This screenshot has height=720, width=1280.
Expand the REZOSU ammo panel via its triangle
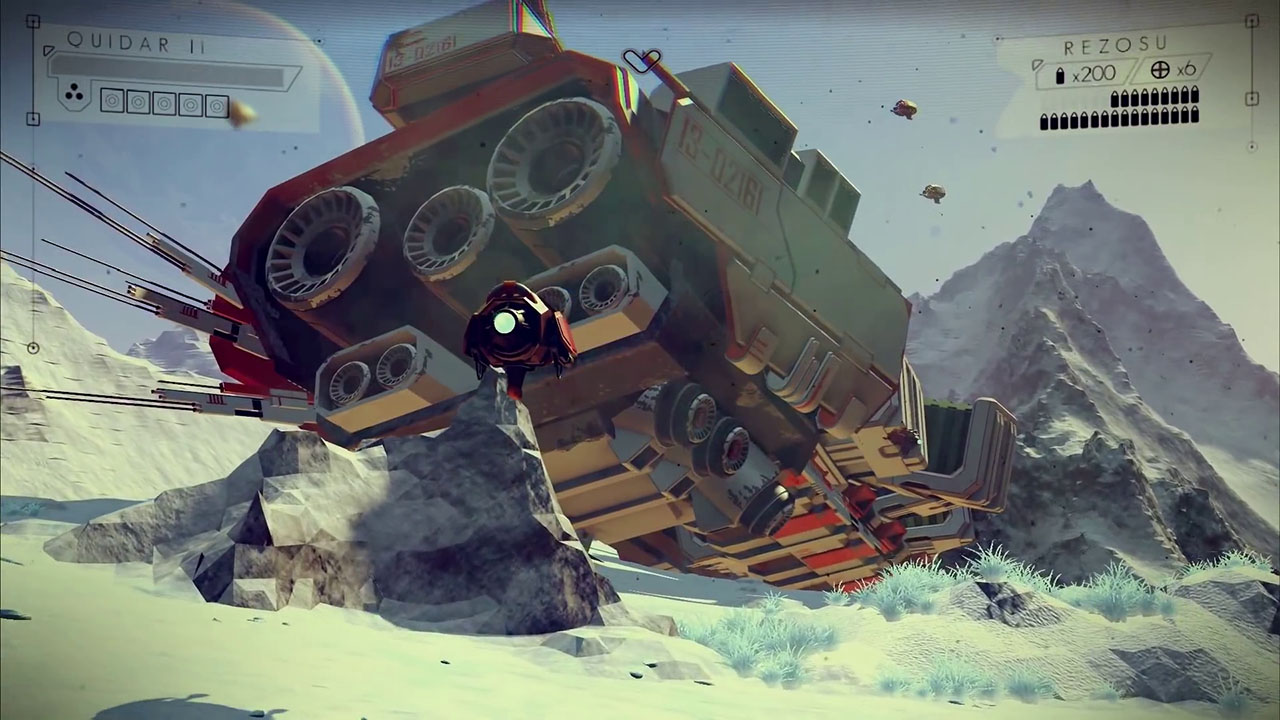[x=1038, y=65]
